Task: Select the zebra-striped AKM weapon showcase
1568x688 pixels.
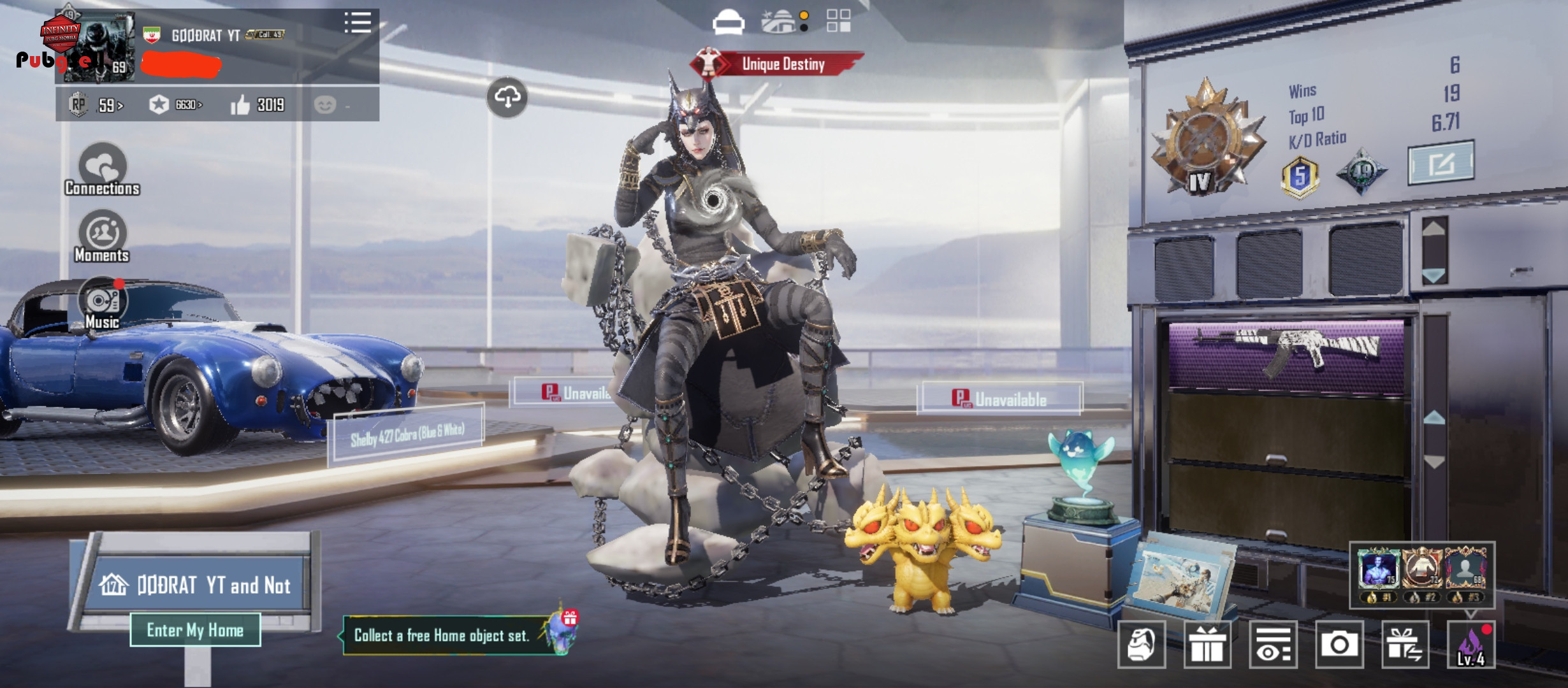Action: pyautogui.click(x=1287, y=355)
